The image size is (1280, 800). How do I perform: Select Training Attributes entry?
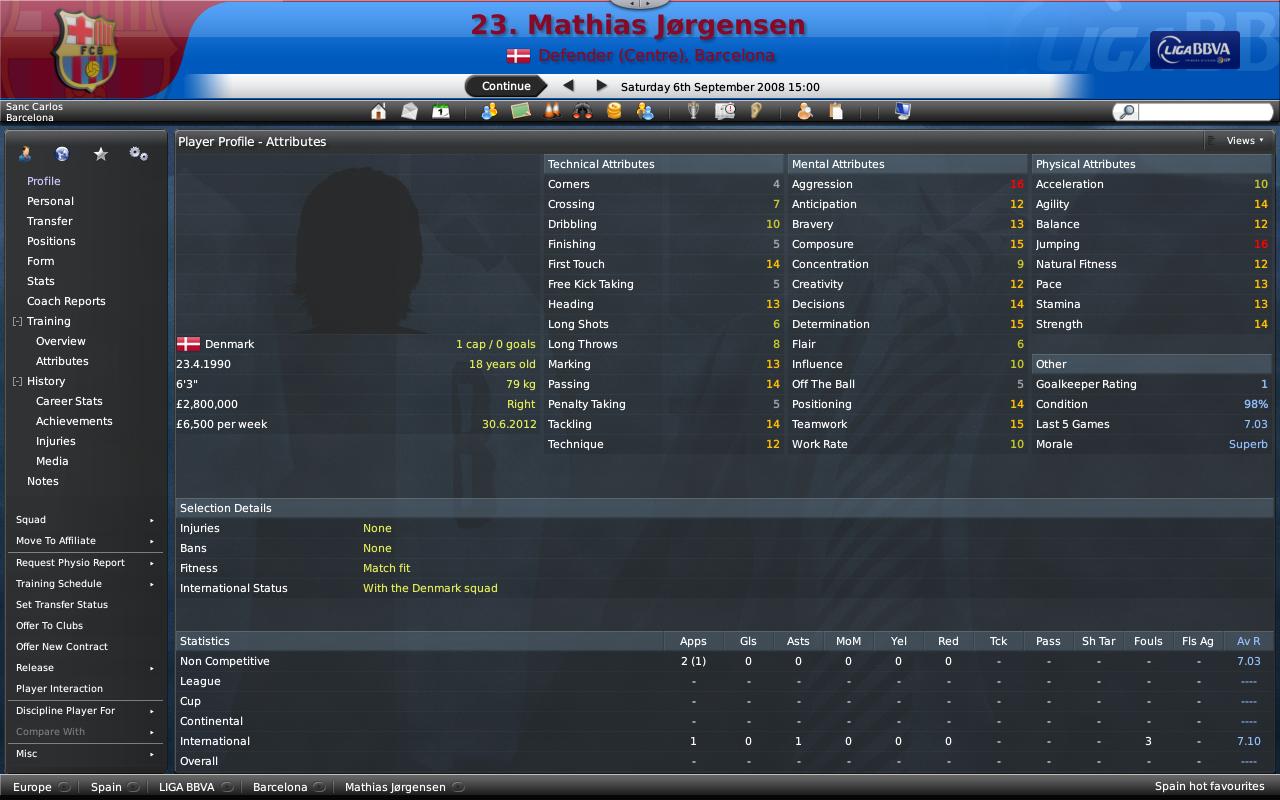tap(62, 361)
